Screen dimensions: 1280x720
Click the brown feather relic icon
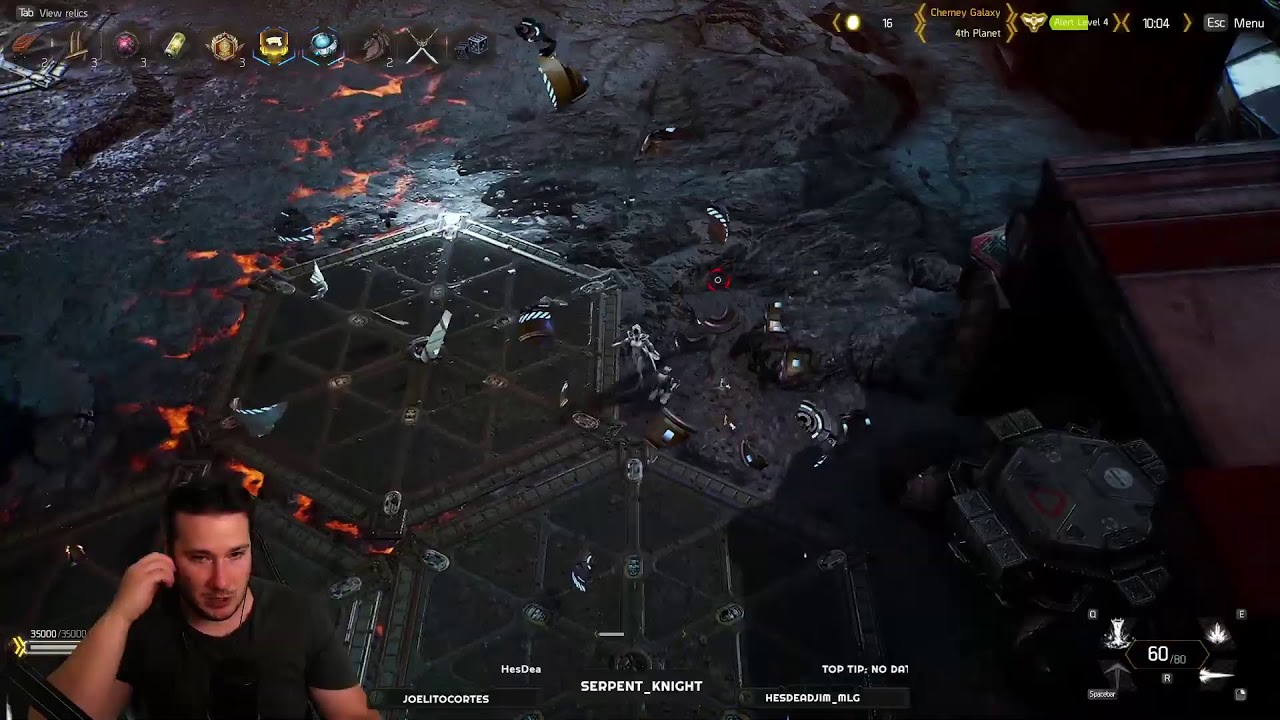pyautogui.click(x=375, y=46)
